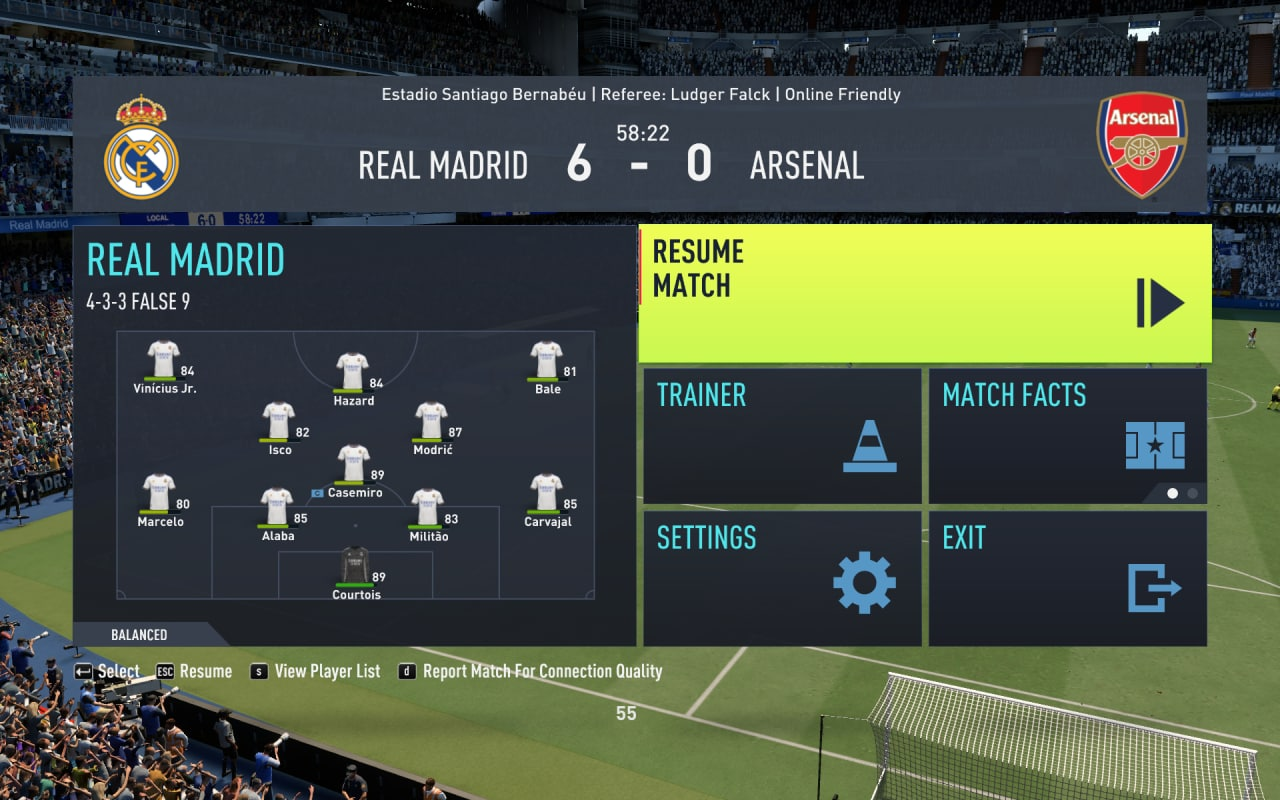Screen dimensions: 1280x800
Task: Choose Exit to leave the match
Action: point(1067,578)
